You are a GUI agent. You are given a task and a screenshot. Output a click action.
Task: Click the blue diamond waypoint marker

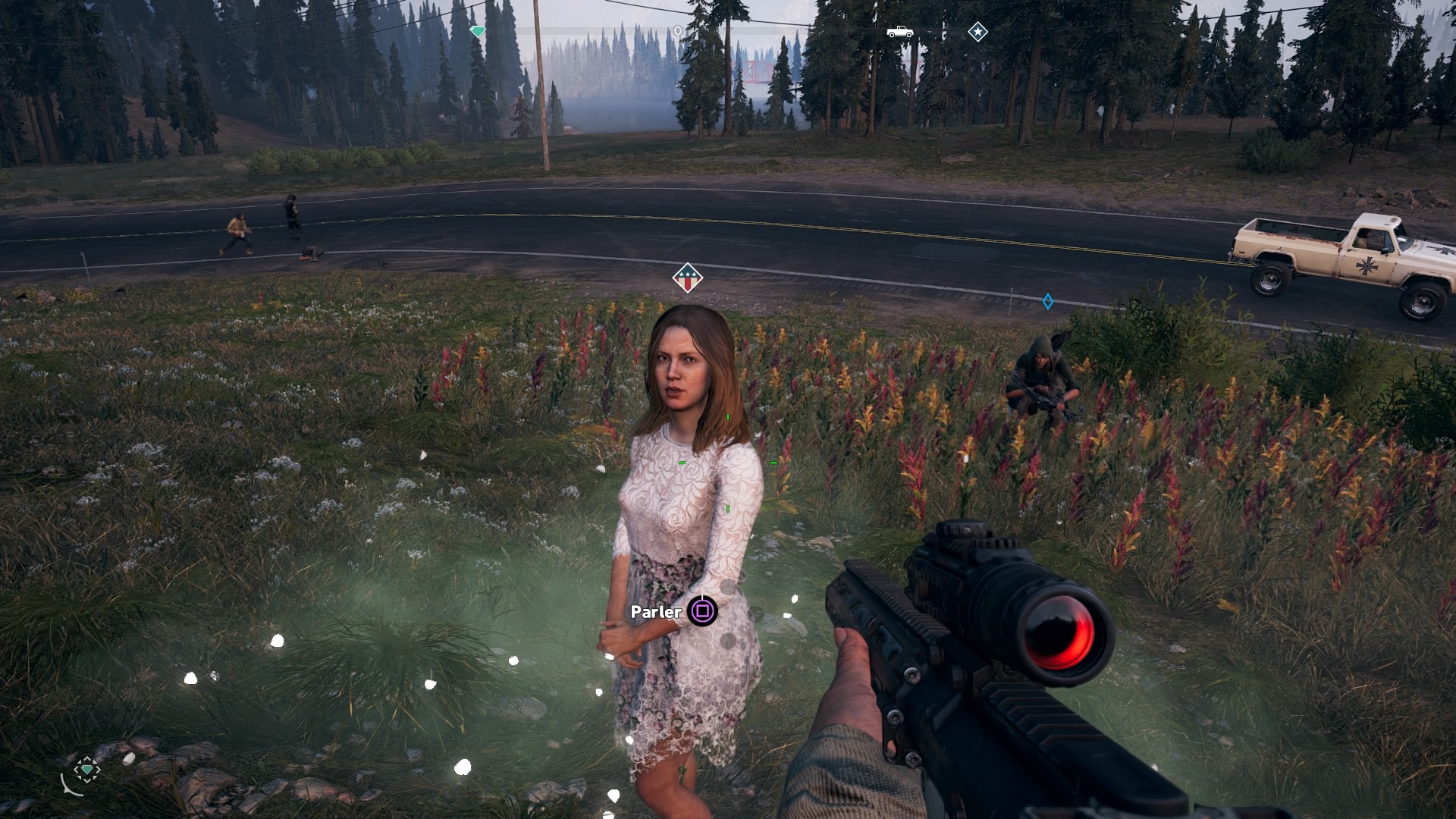[x=1047, y=302]
